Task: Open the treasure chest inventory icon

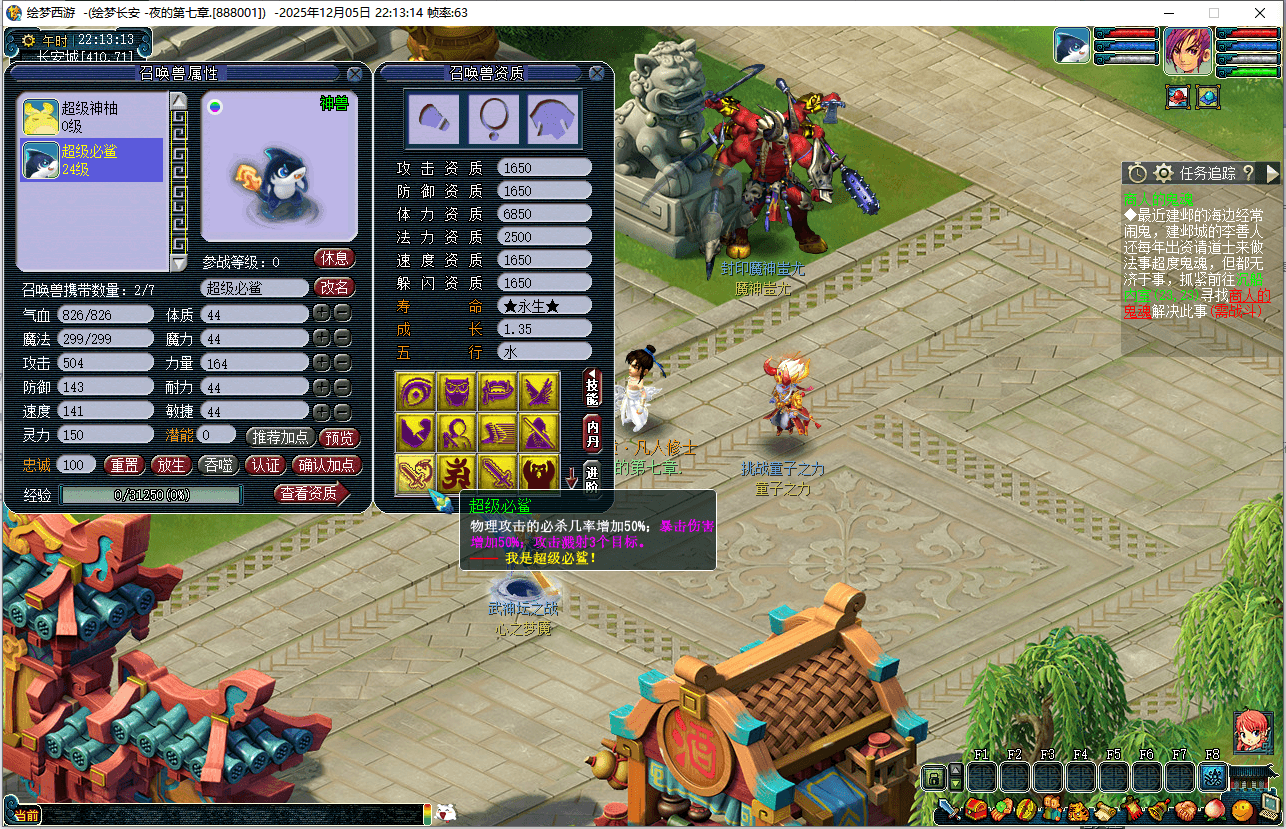Action: pyautogui.click(x=976, y=810)
